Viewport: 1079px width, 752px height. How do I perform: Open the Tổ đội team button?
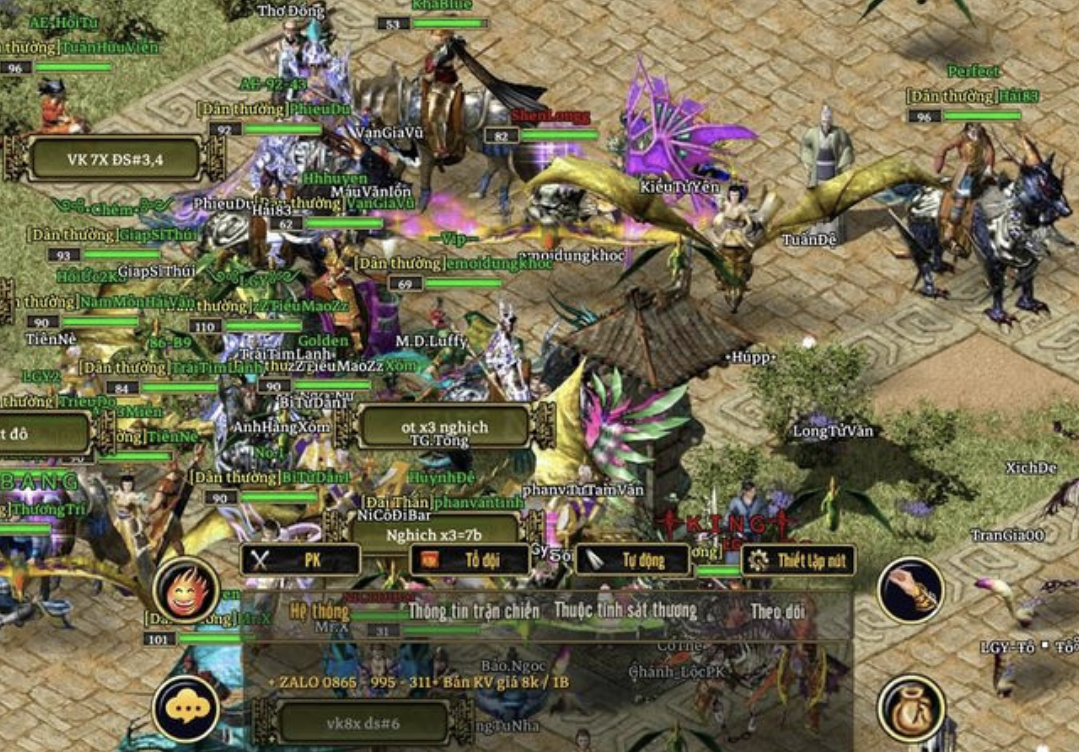coord(469,560)
